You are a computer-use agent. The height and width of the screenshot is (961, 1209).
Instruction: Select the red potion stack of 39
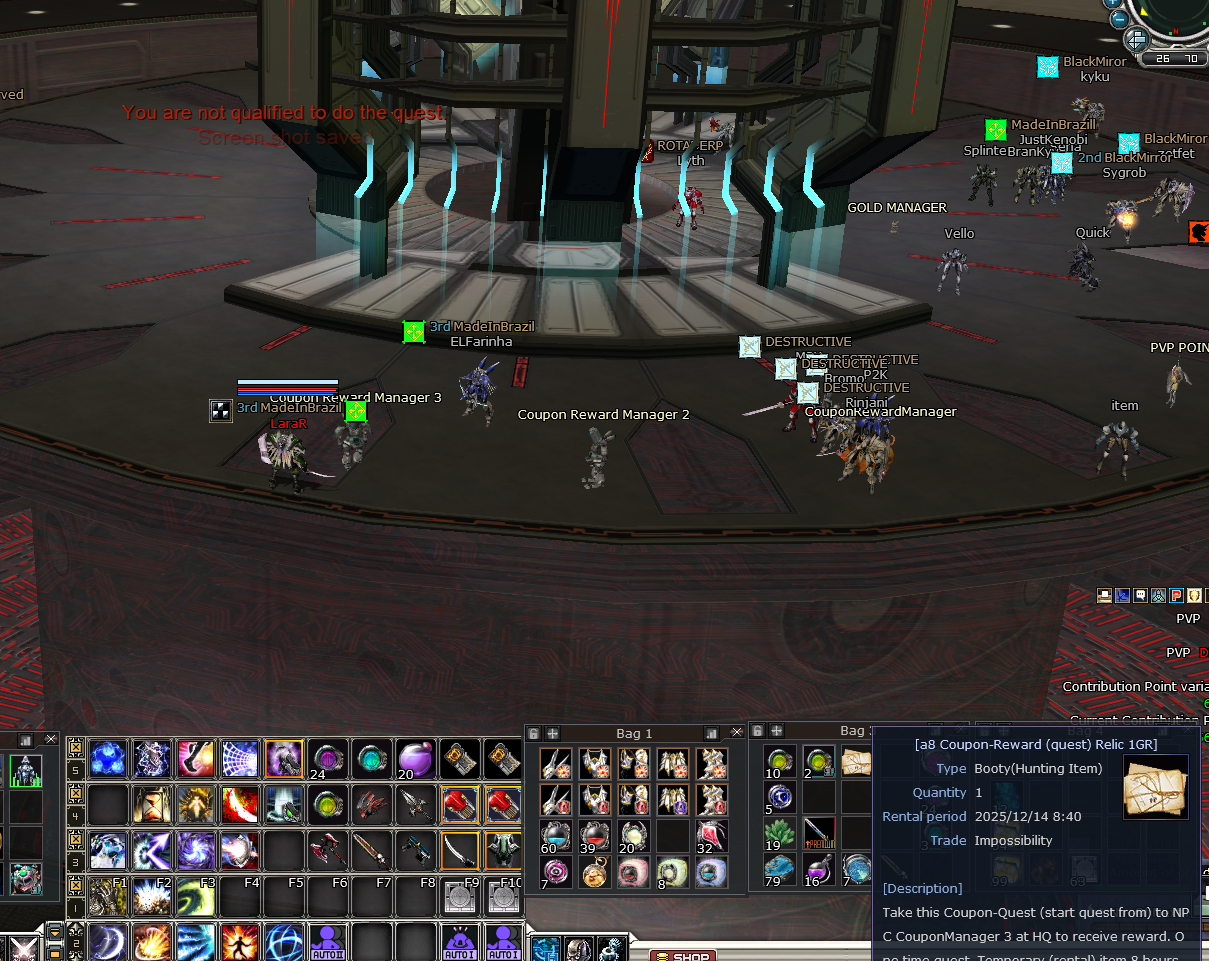pyautogui.click(x=595, y=835)
